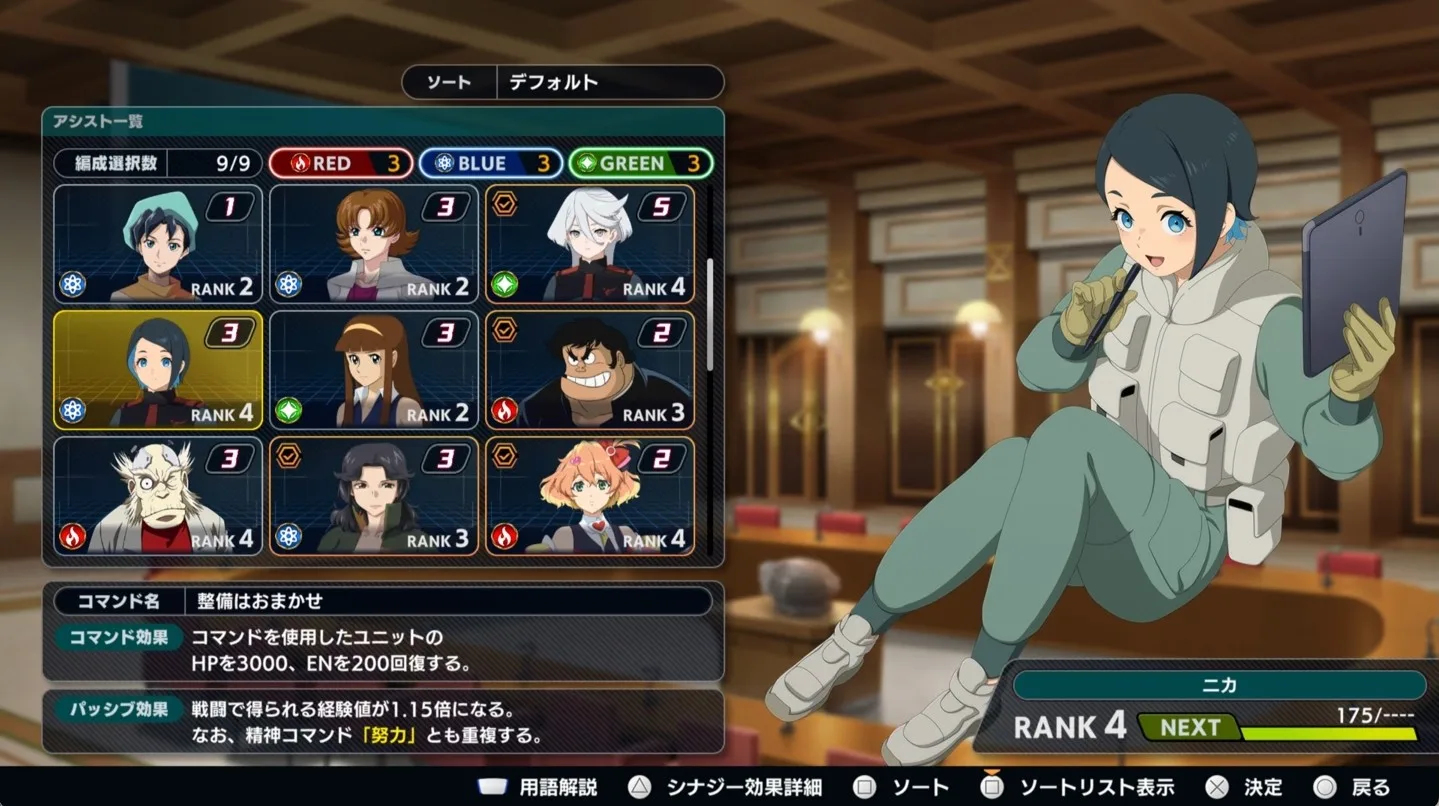Screen dimensions: 1439x806
Task: Select the white-haired Rank 4 green assist
Action: point(590,244)
